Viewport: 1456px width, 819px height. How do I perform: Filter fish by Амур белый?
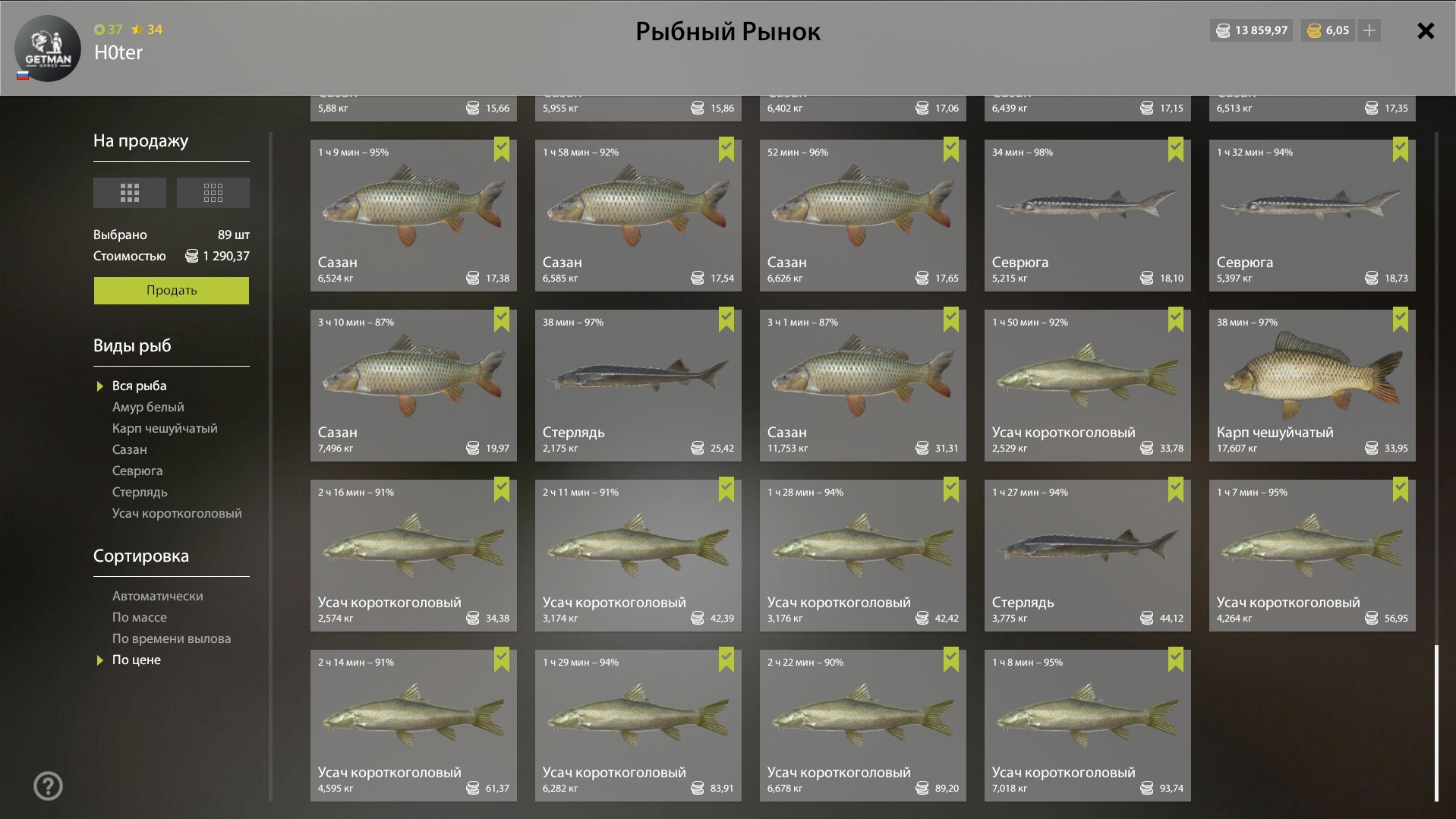[x=148, y=408]
